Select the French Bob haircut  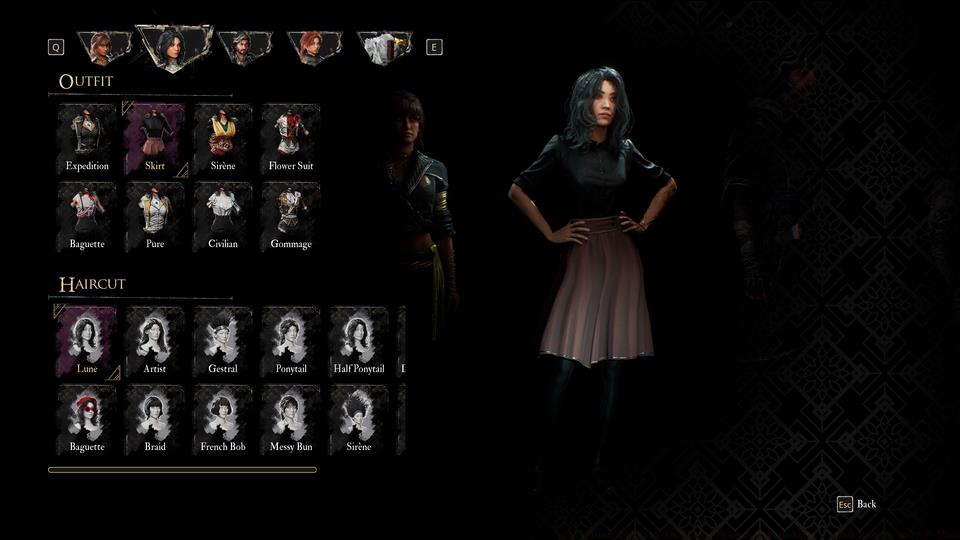click(223, 419)
